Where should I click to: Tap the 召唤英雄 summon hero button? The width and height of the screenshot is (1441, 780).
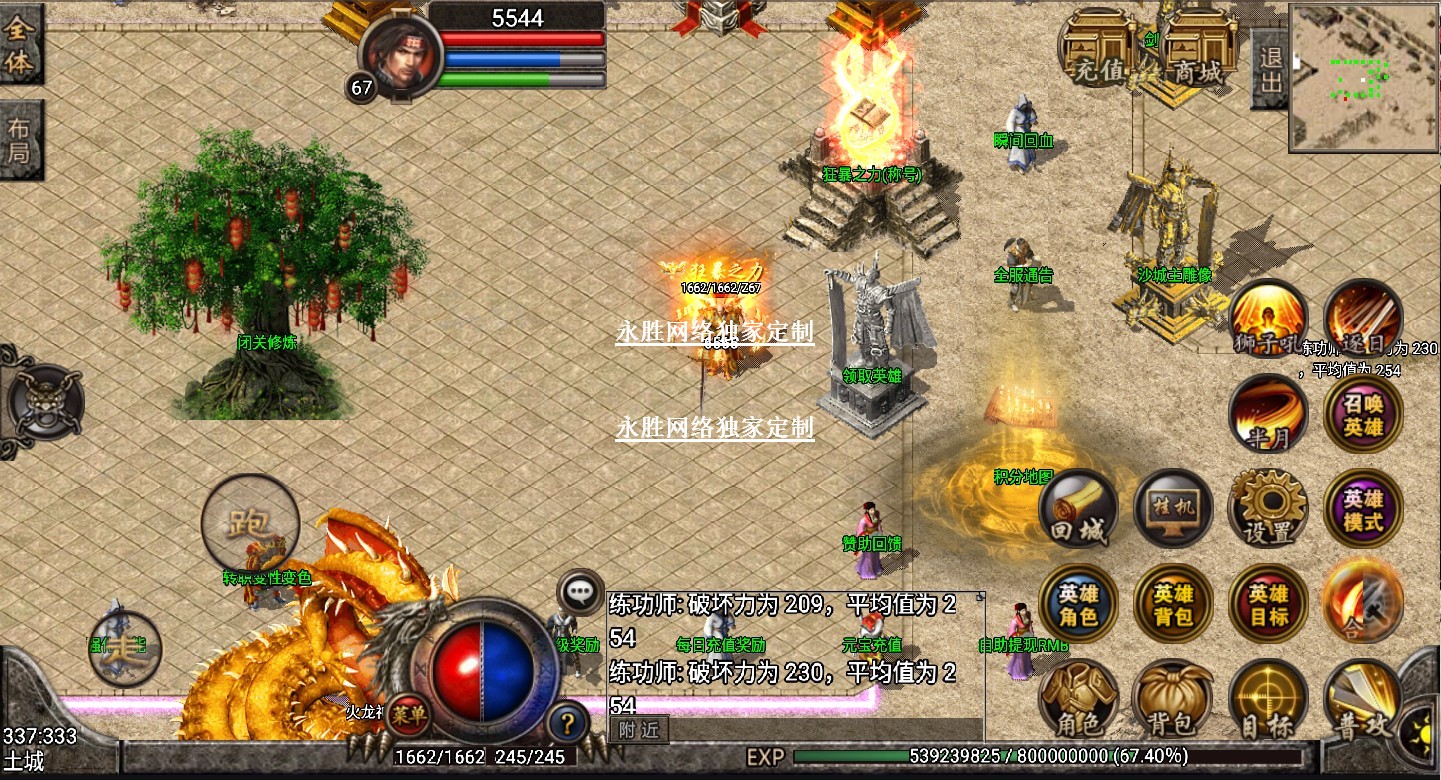click(x=1363, y=415)
